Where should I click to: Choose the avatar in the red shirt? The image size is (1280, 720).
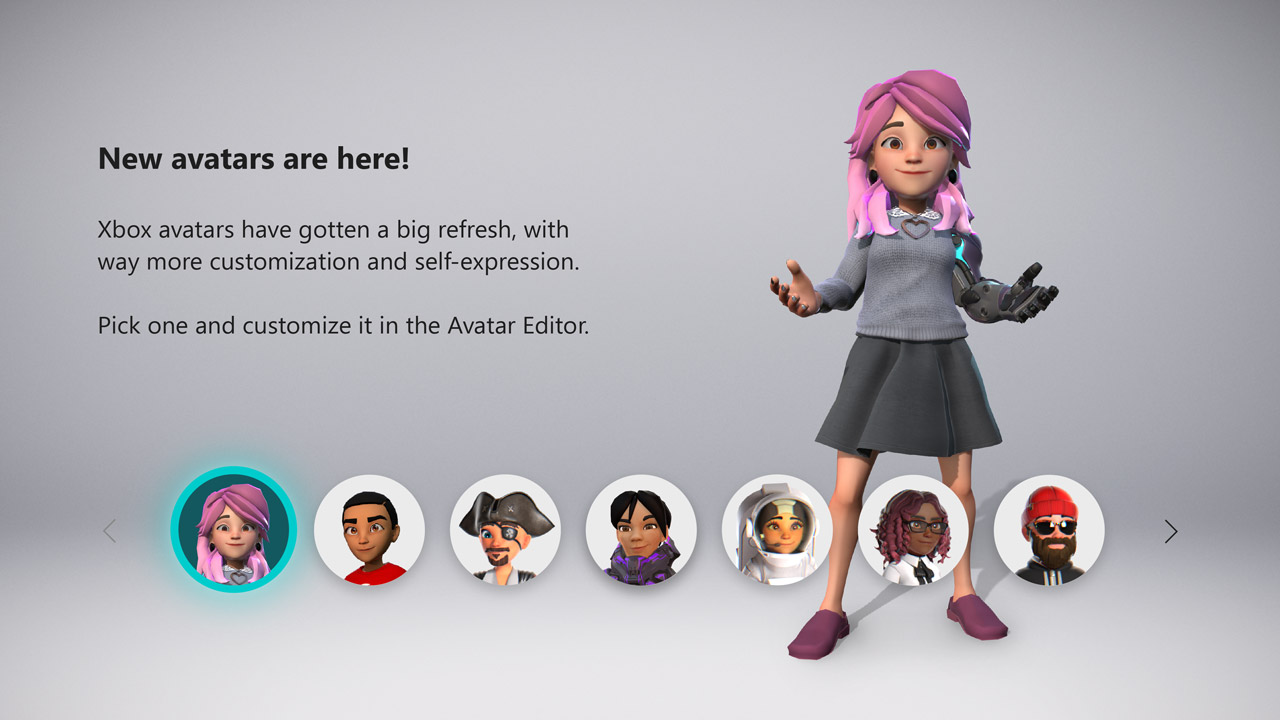click(x=370, y=528)
